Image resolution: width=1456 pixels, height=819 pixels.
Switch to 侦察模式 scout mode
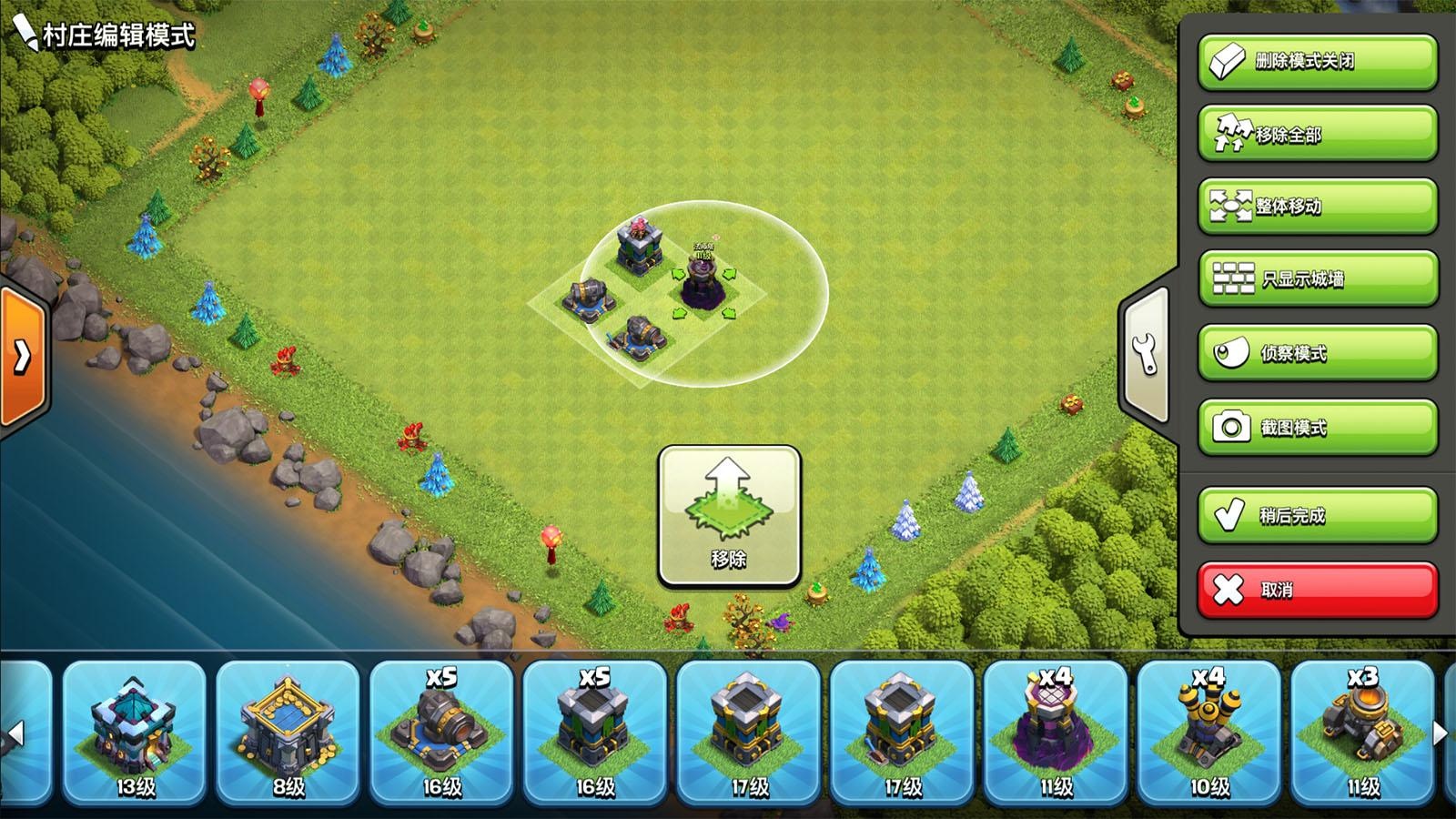1317,352
